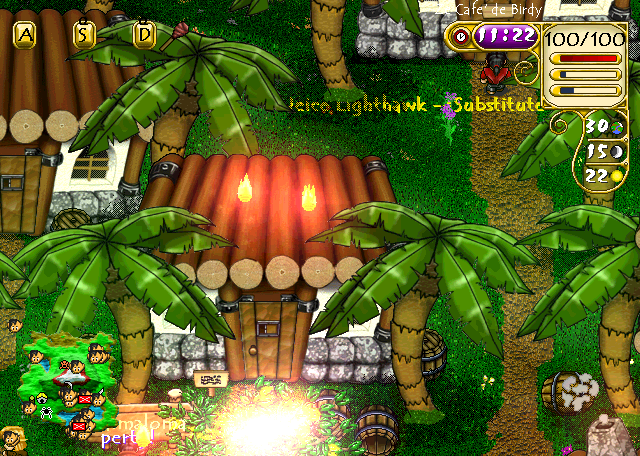Image resolution: width=640 pixels, height=456 pixels.
Task: Select the A weapon slot
Action: [x=26, y=35]
